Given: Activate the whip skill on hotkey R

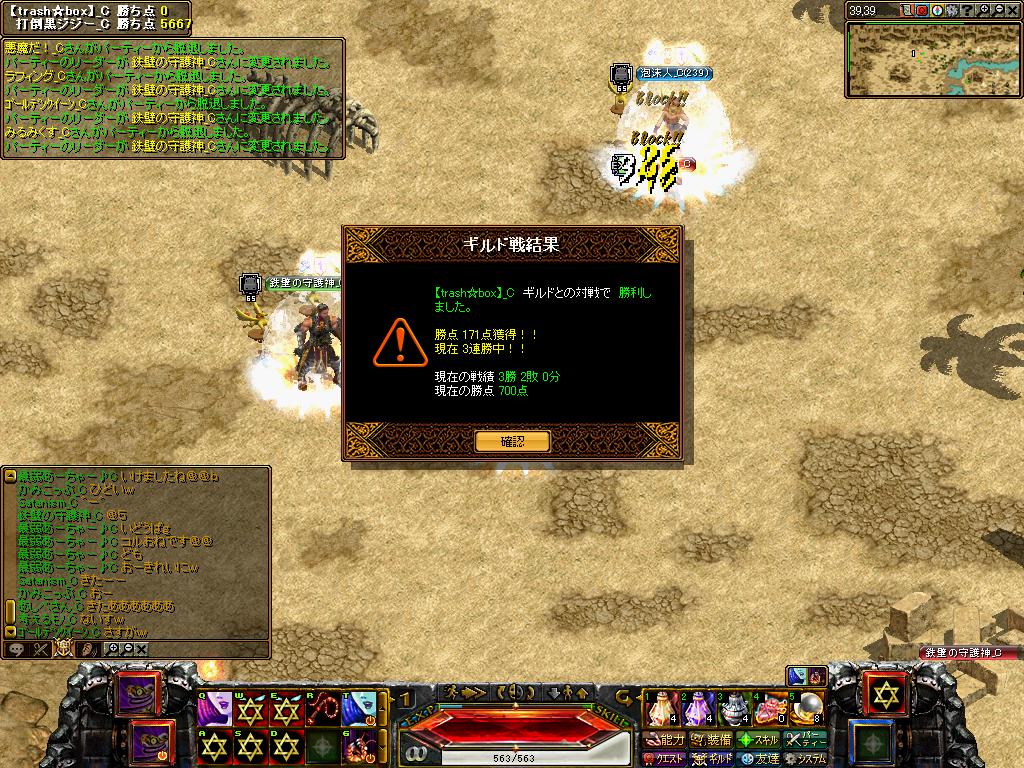Looking at the screenshot, I should pyautogui.click(x=323, y=709).
